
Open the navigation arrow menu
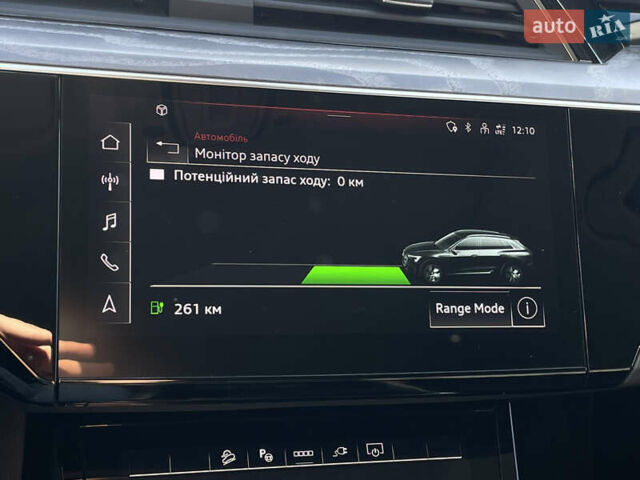pyautogui.click(x=110, y=304)
